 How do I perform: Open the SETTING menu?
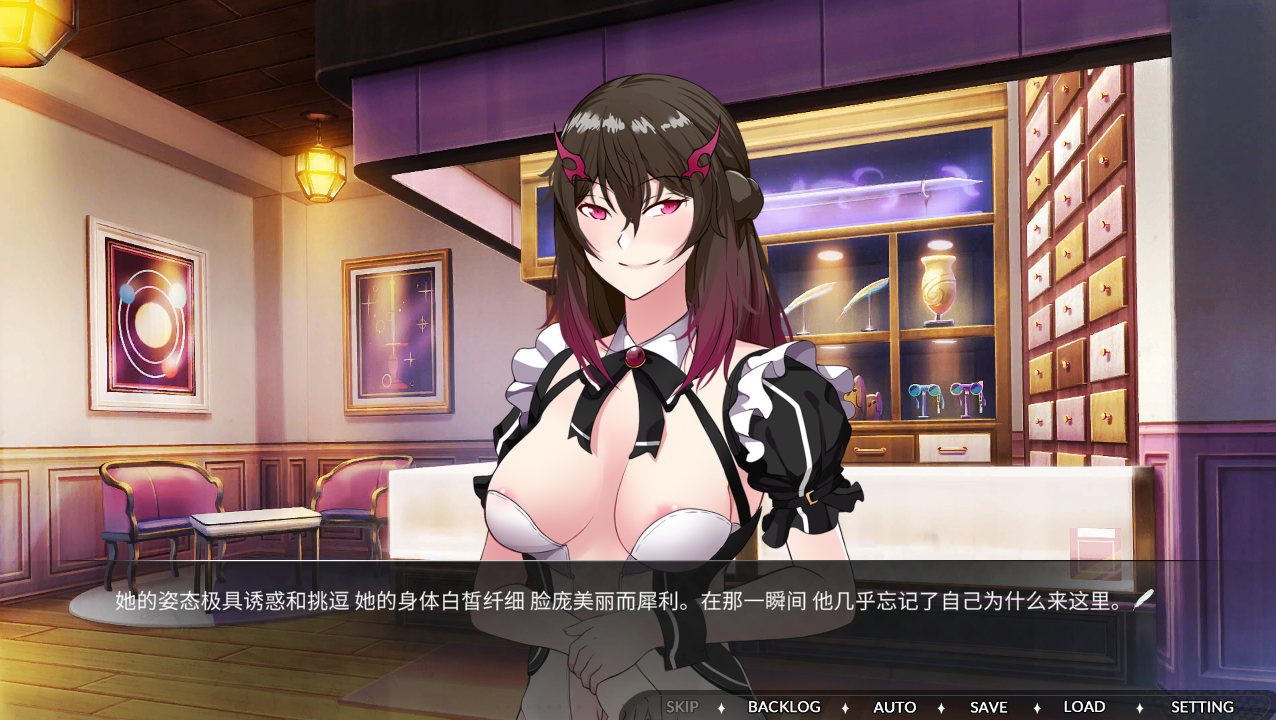click(x=1202, y=707)
